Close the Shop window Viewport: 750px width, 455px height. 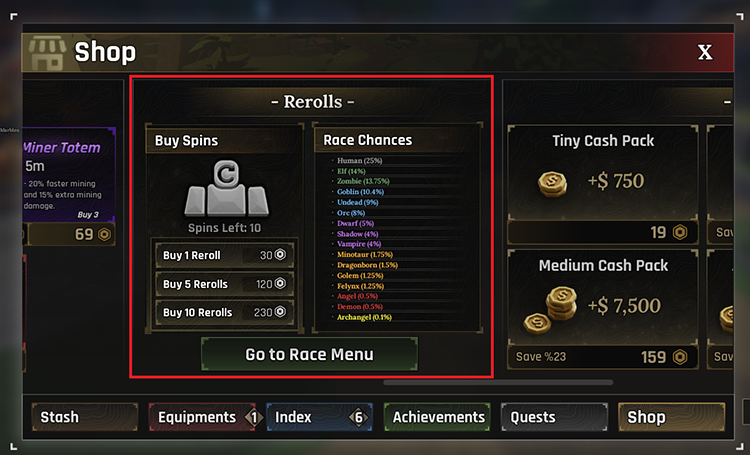tap(705, 52)
